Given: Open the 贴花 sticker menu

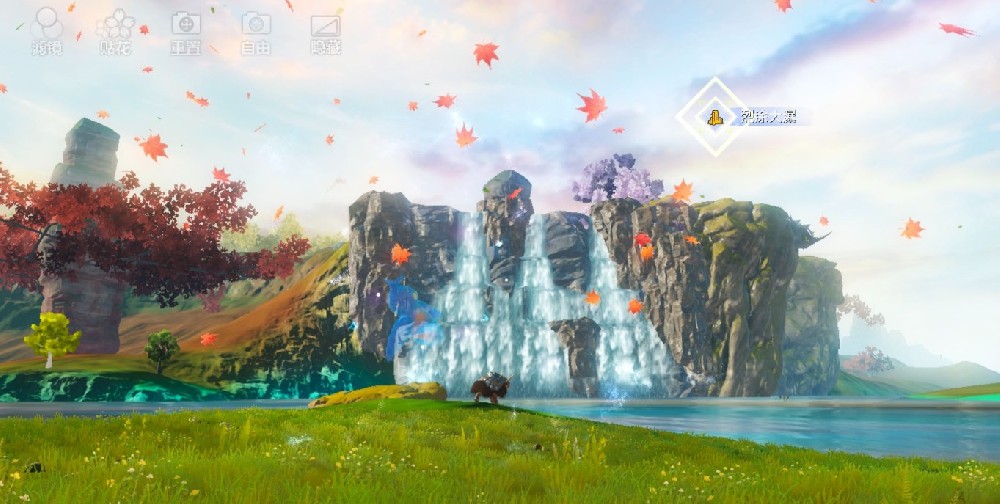Looking at the screenshot, I should [116, 30].
